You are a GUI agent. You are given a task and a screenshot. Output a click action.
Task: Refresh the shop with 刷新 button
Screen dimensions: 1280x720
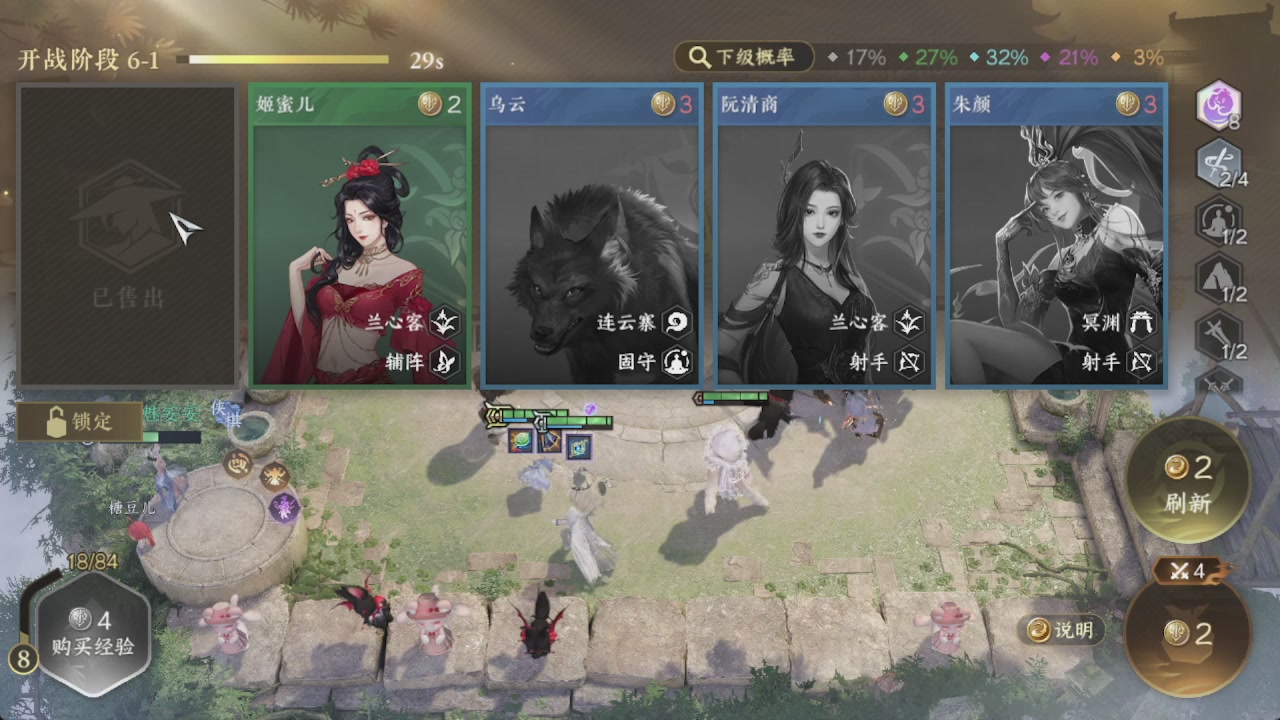click(x=1187, y=482)
